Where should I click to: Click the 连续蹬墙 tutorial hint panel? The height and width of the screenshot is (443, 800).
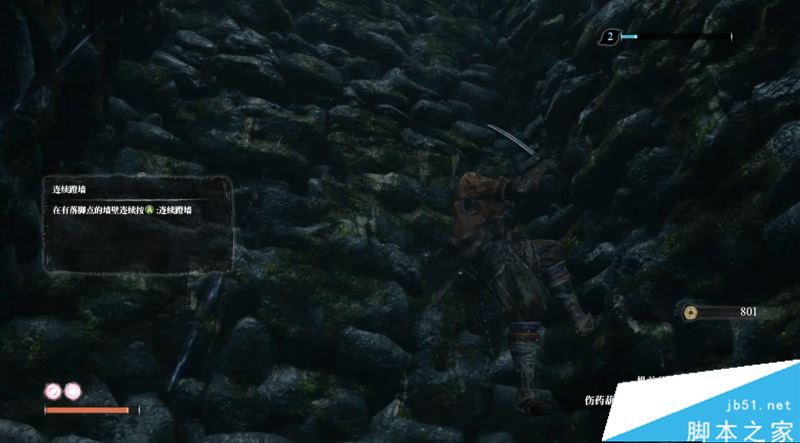142,225
